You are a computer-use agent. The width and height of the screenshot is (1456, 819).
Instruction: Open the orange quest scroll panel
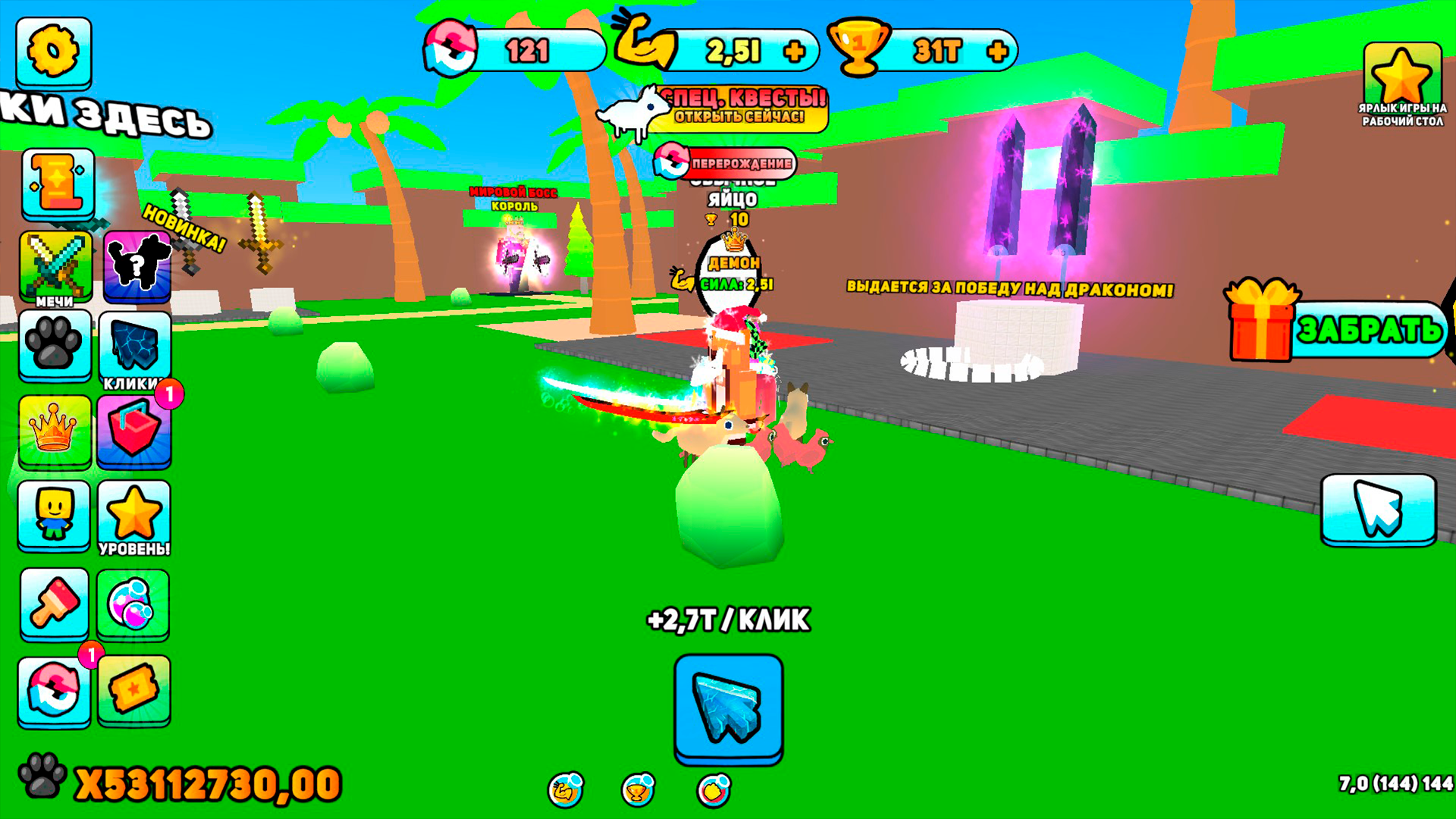(54, 182)
